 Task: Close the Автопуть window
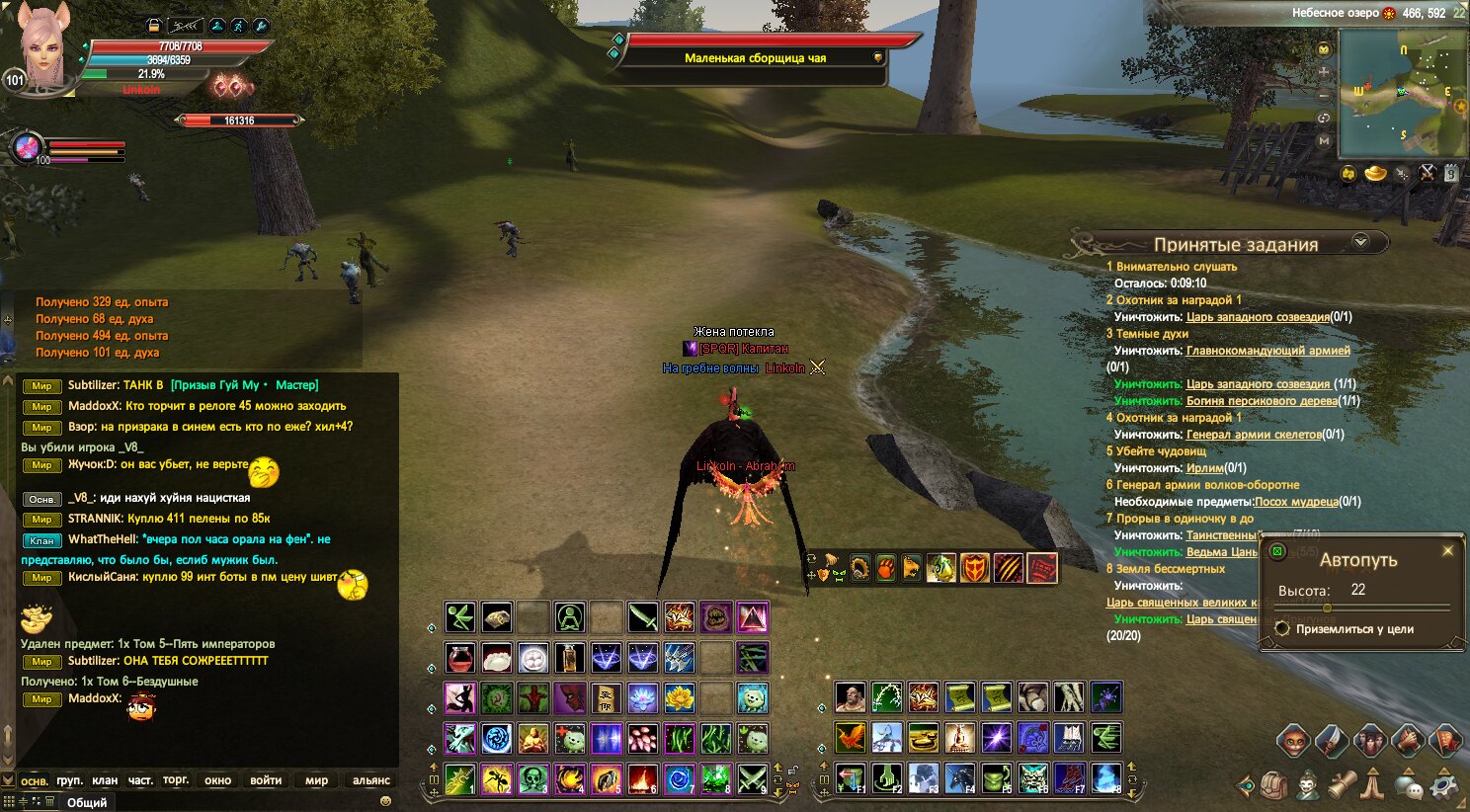pos(1448,551)
